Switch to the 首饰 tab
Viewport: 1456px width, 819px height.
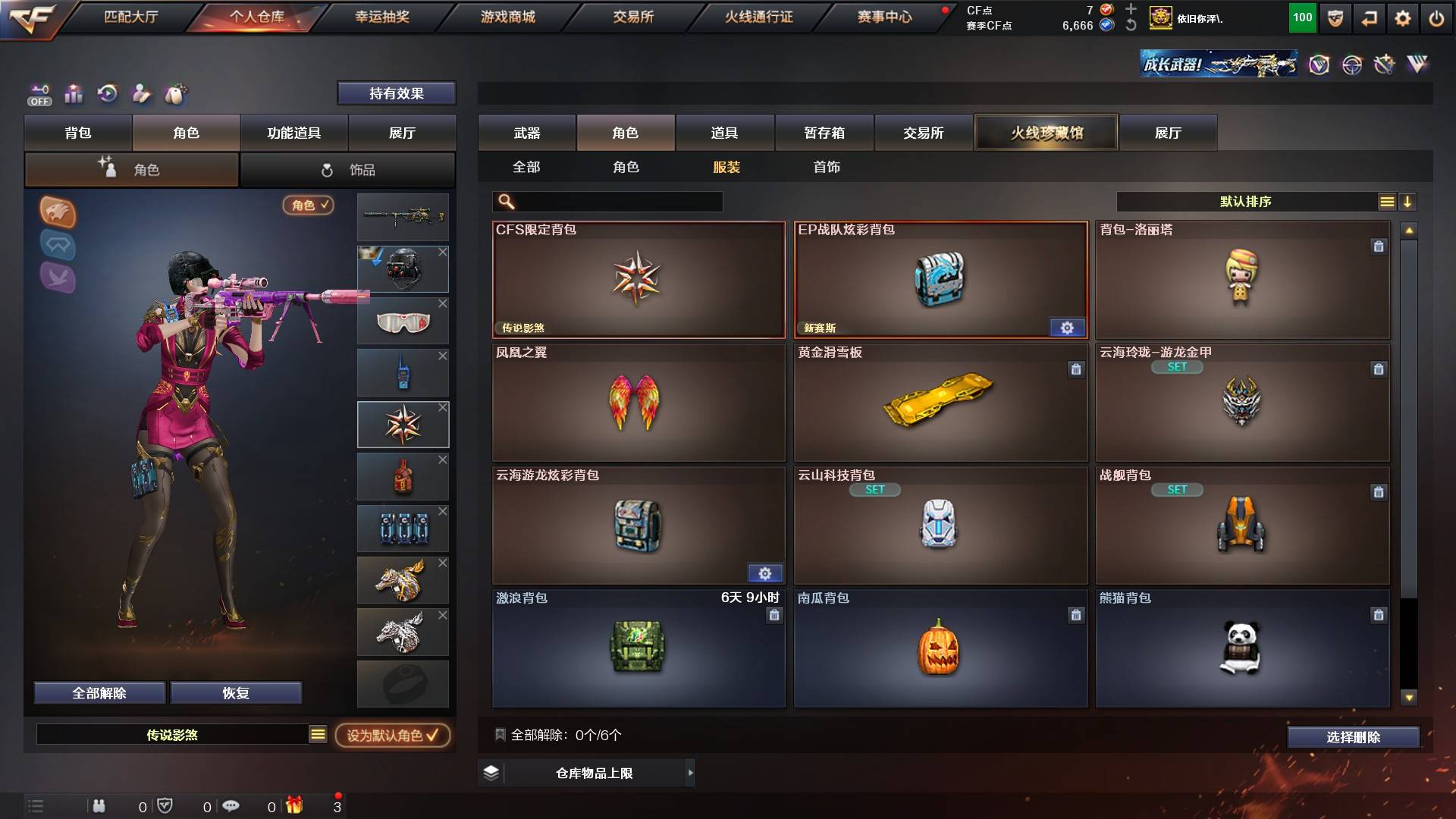coord(827,168)
